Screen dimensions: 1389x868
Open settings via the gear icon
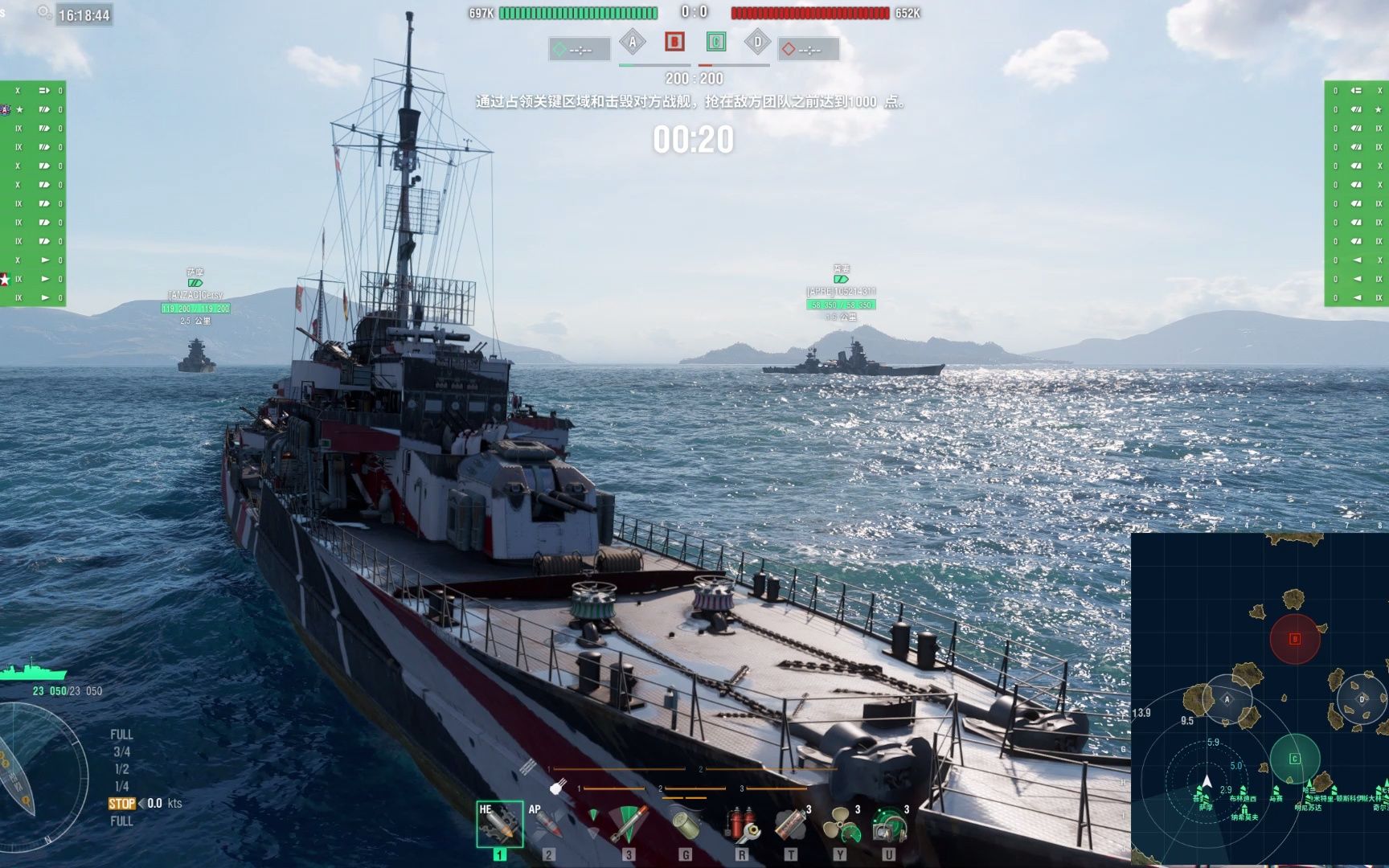pyautogui.click(x=44, y=12)
